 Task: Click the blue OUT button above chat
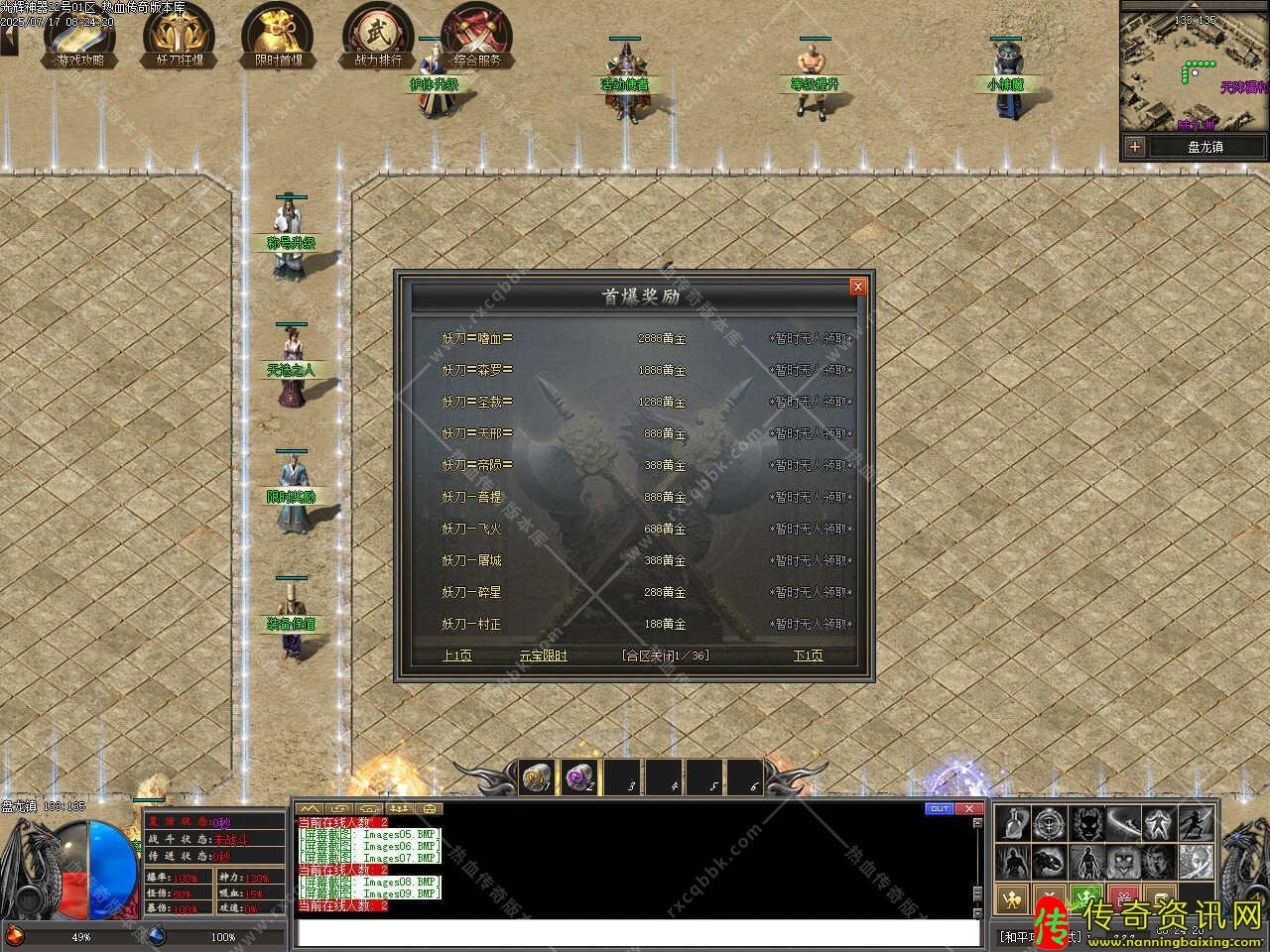tap(939, 809)
